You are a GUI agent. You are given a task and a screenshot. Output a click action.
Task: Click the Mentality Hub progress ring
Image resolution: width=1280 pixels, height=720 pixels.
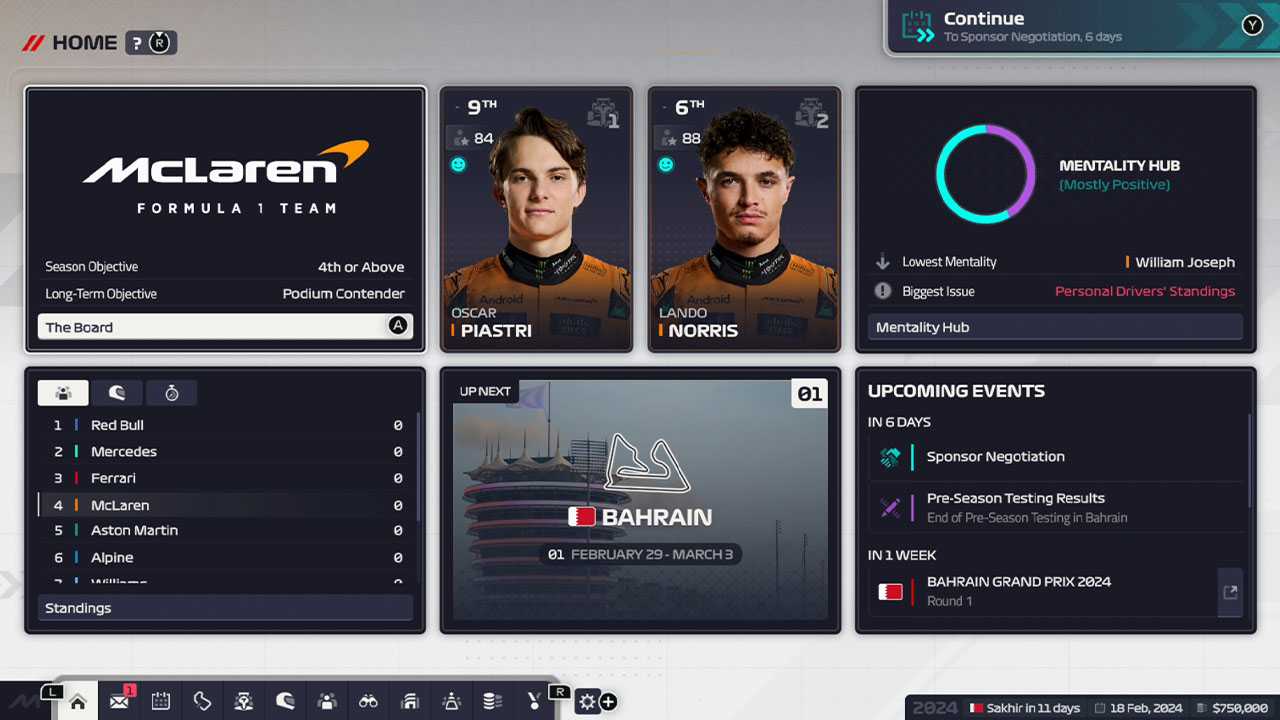(985, 173)
